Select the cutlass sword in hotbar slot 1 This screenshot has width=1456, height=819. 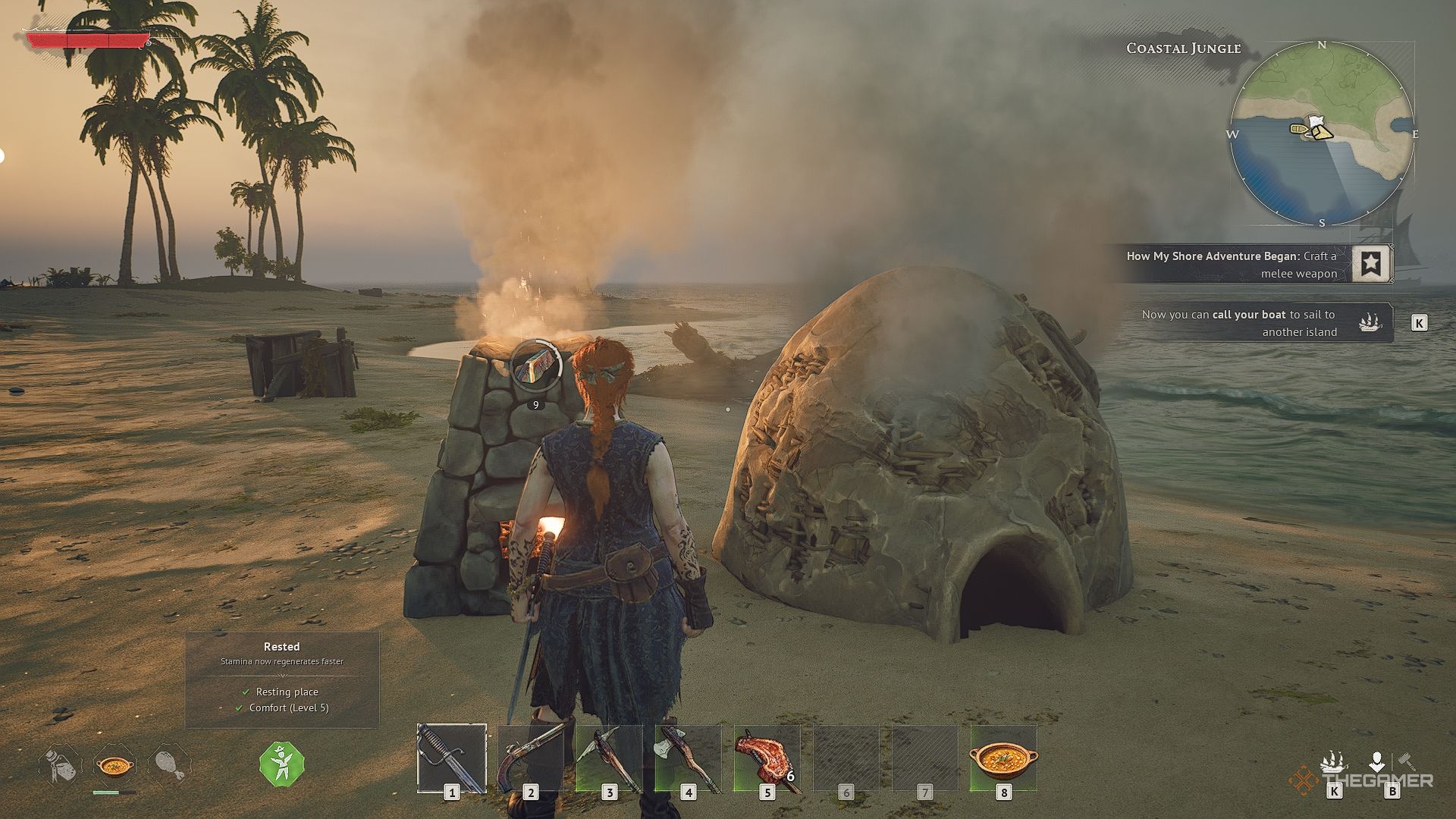452,758
